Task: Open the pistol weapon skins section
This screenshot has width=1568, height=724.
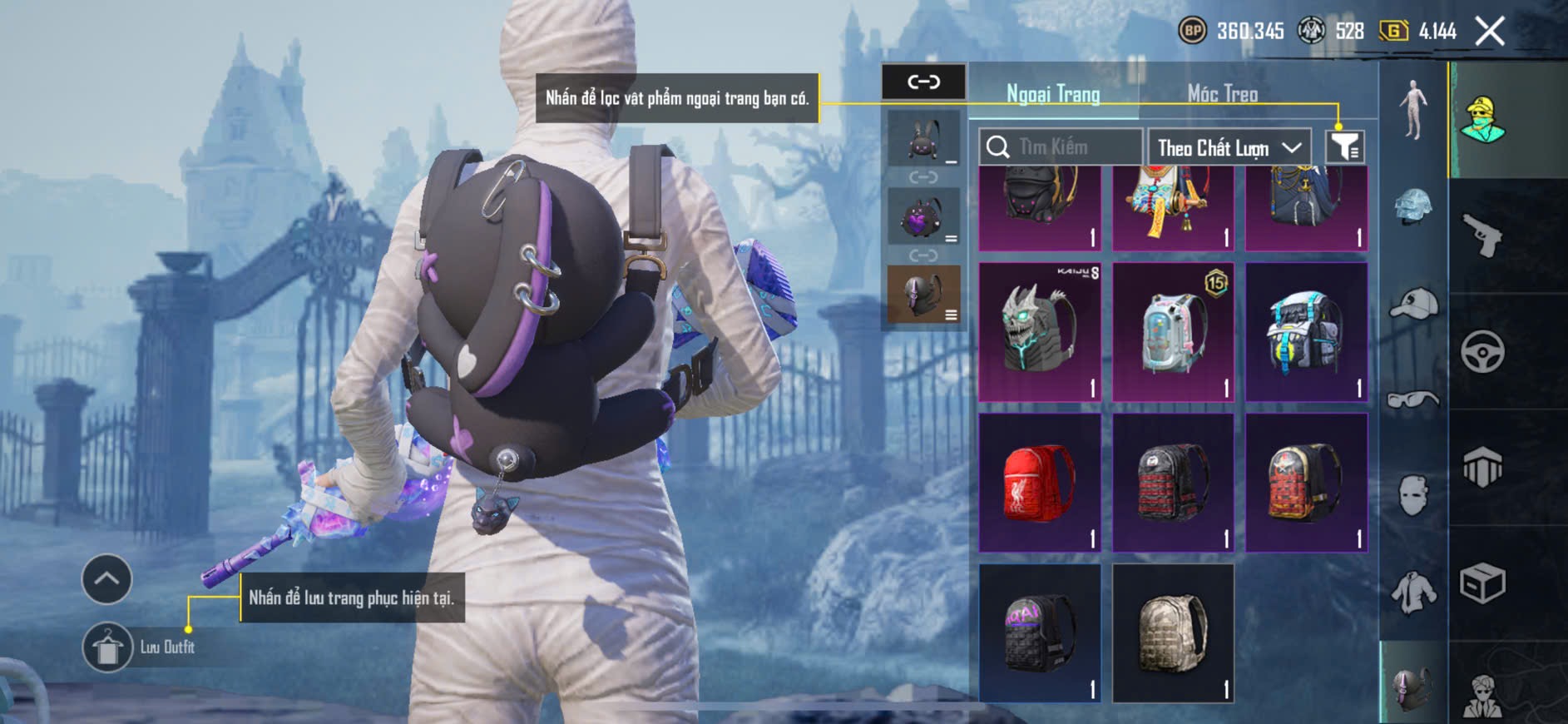Action: (x=1482, y=236)
